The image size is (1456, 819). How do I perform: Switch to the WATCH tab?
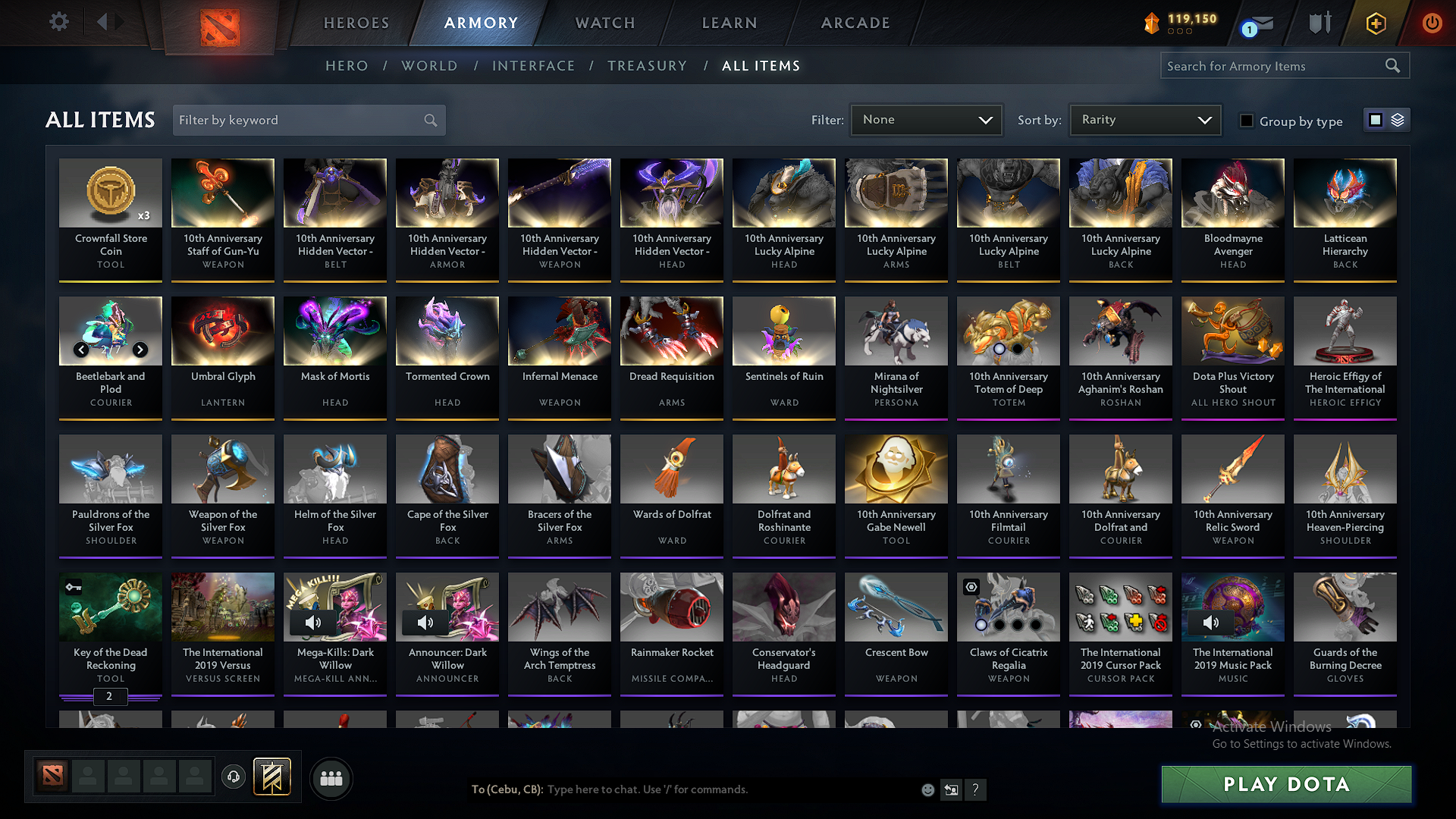point(604,23)
